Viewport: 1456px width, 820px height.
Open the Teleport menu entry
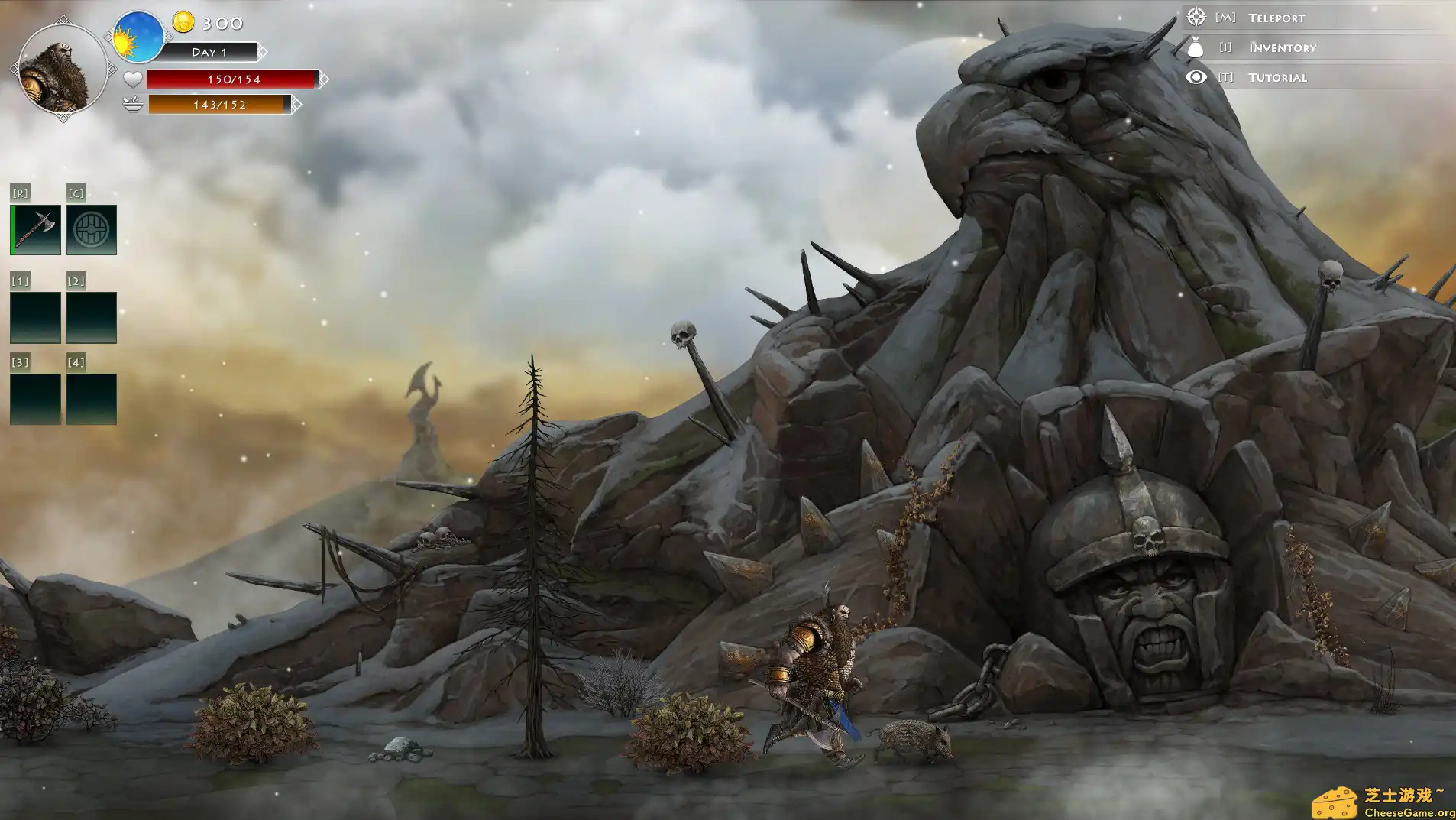pyautogui.click(x=1276, y=16)
